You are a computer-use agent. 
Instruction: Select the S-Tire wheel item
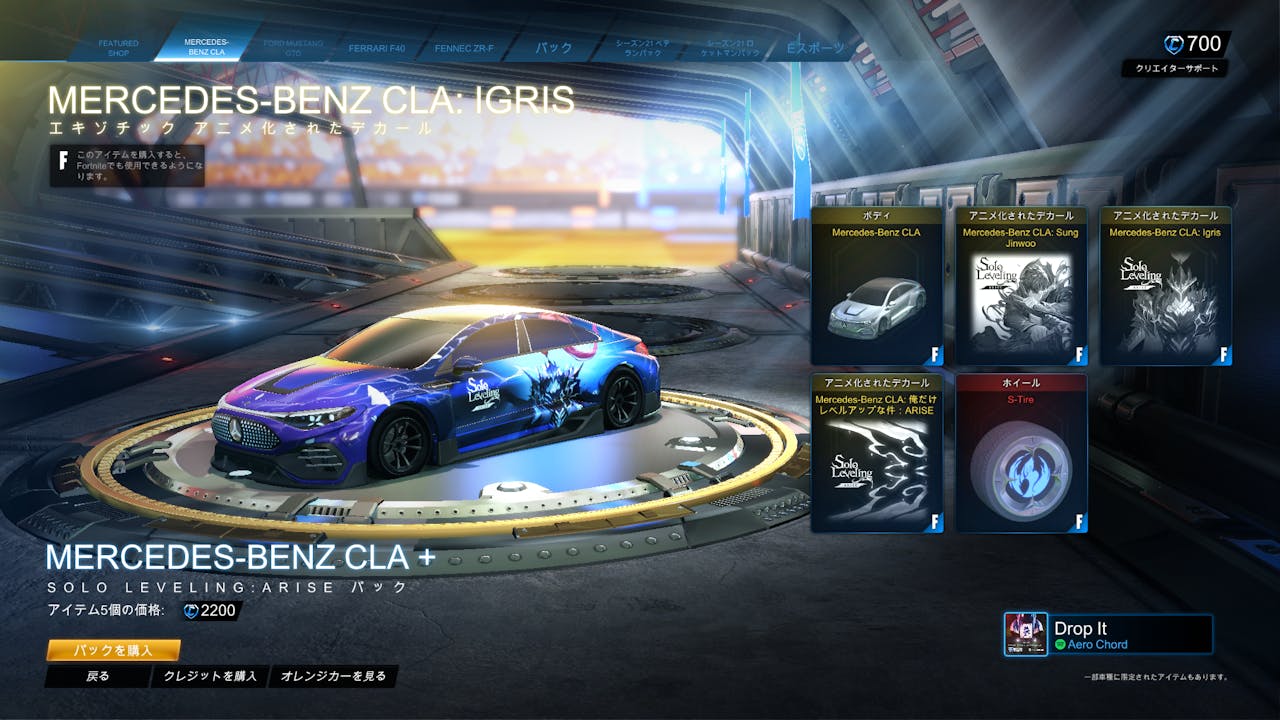pyautogui.click(x=1021, y=453)
